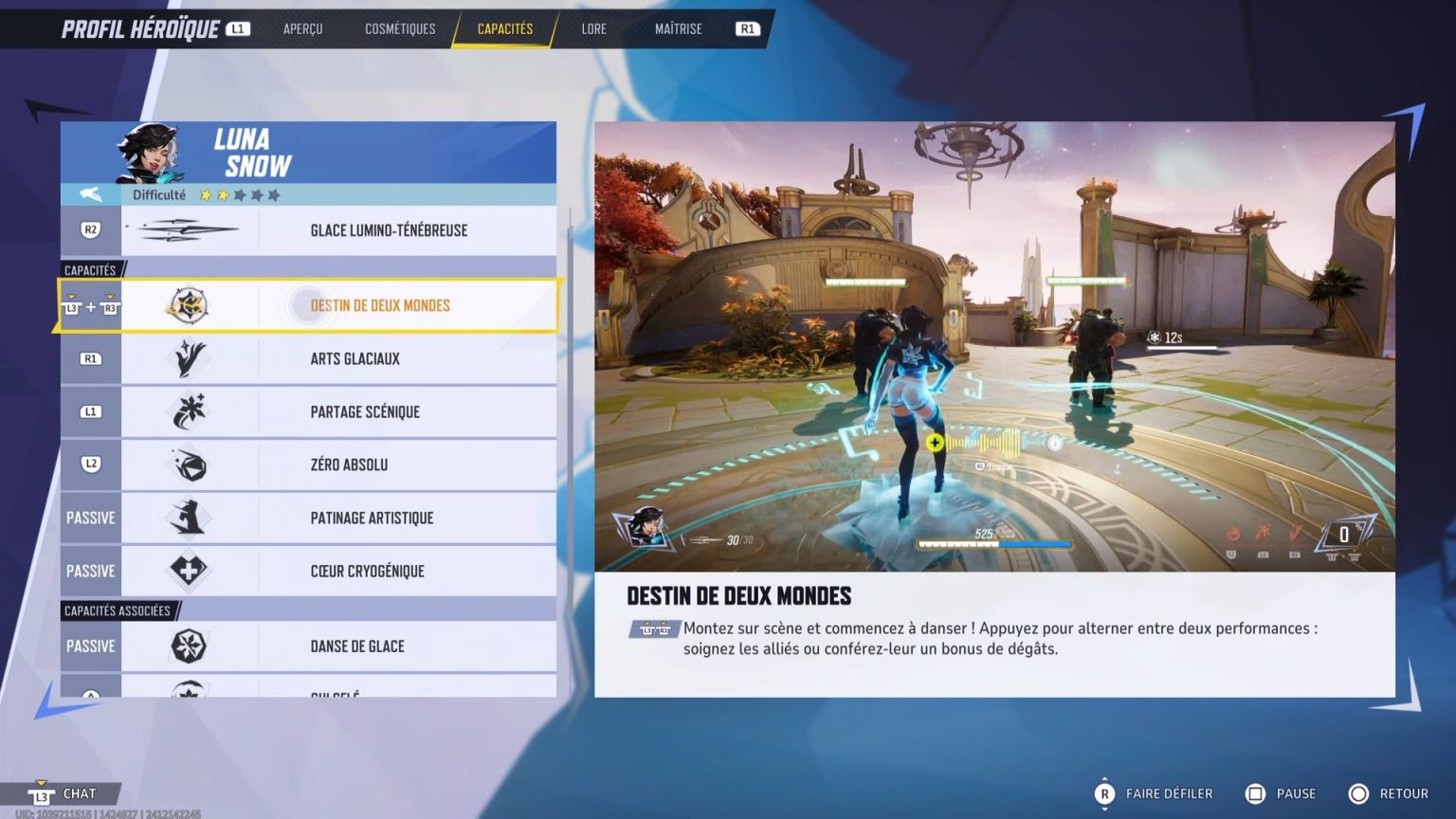Viewport: 1456px width, 819px height.
Task: Select the Glace Lumino-Ténébreuse attack icon
Action: tap(188, 229)
